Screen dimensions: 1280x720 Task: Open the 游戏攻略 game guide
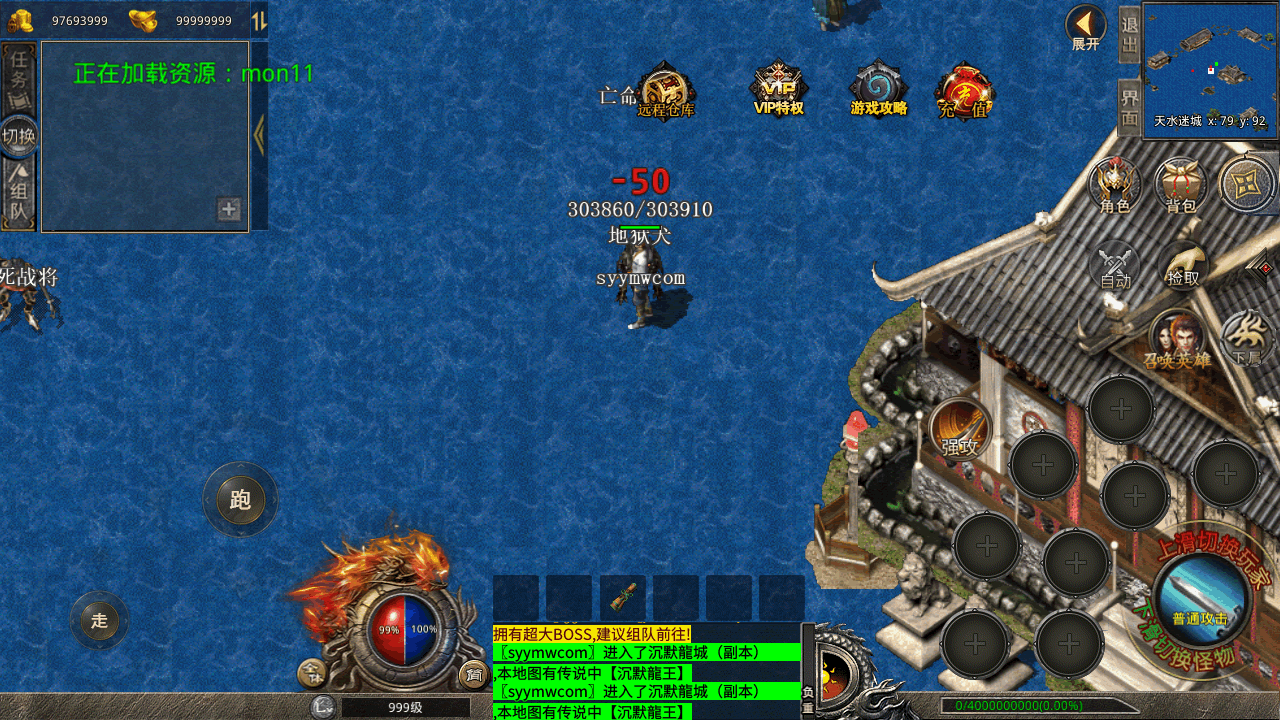coord(878,89)
